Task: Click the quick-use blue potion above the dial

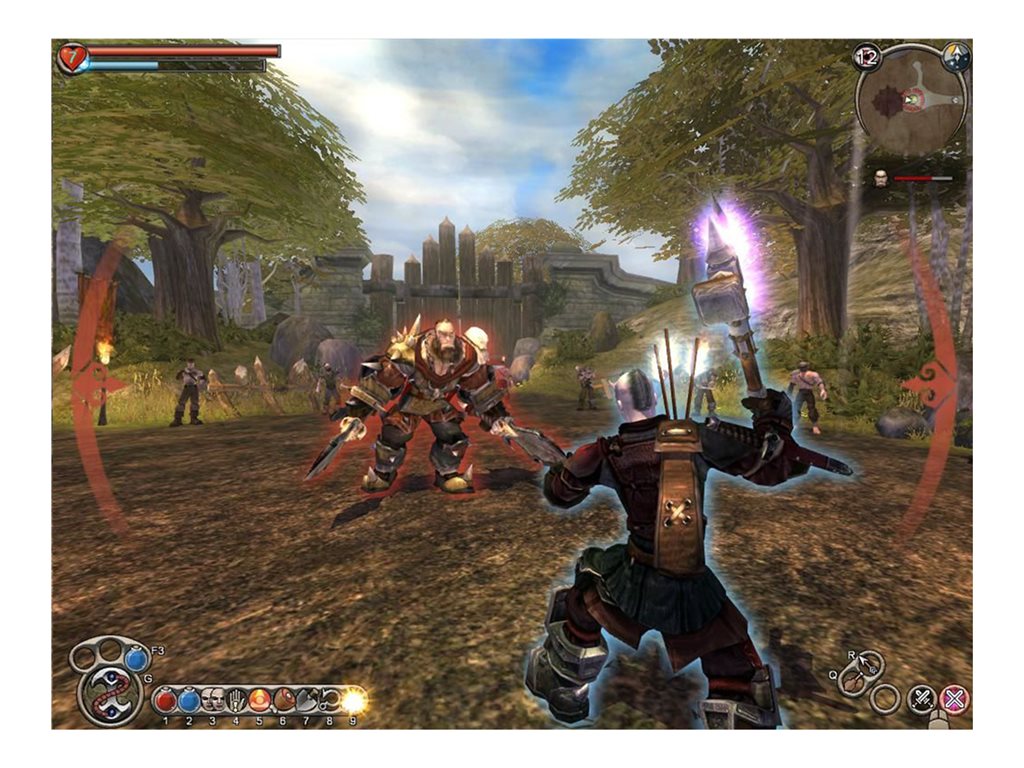Action: point(137,659)
